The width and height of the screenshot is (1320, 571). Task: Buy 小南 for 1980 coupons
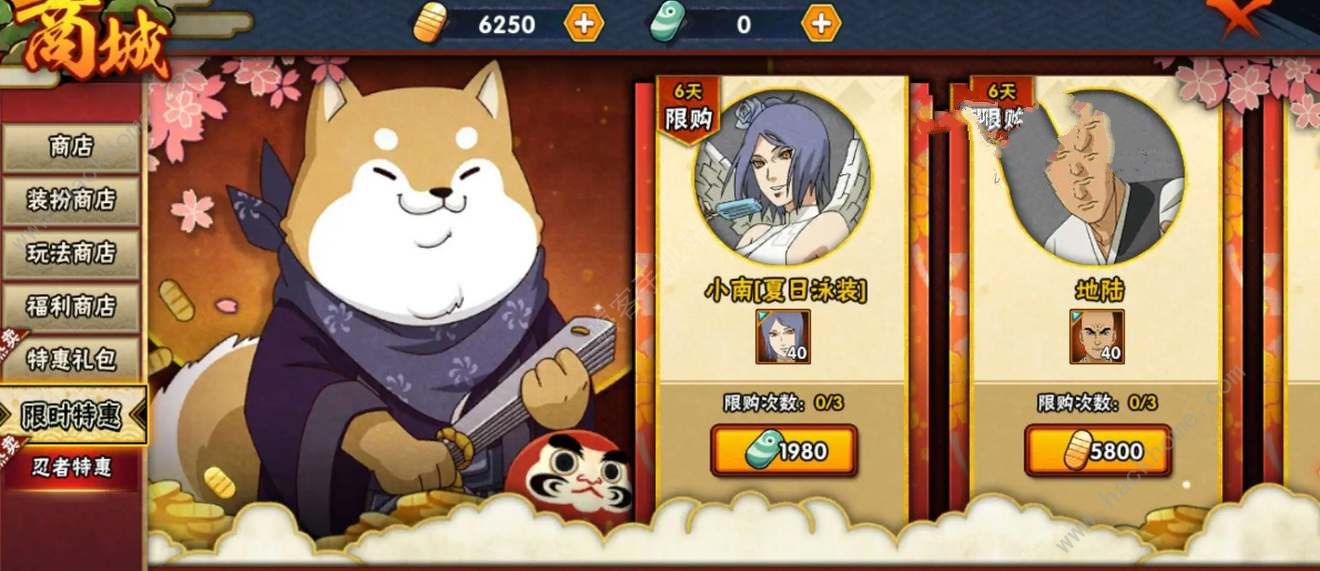tap(784, 451)
